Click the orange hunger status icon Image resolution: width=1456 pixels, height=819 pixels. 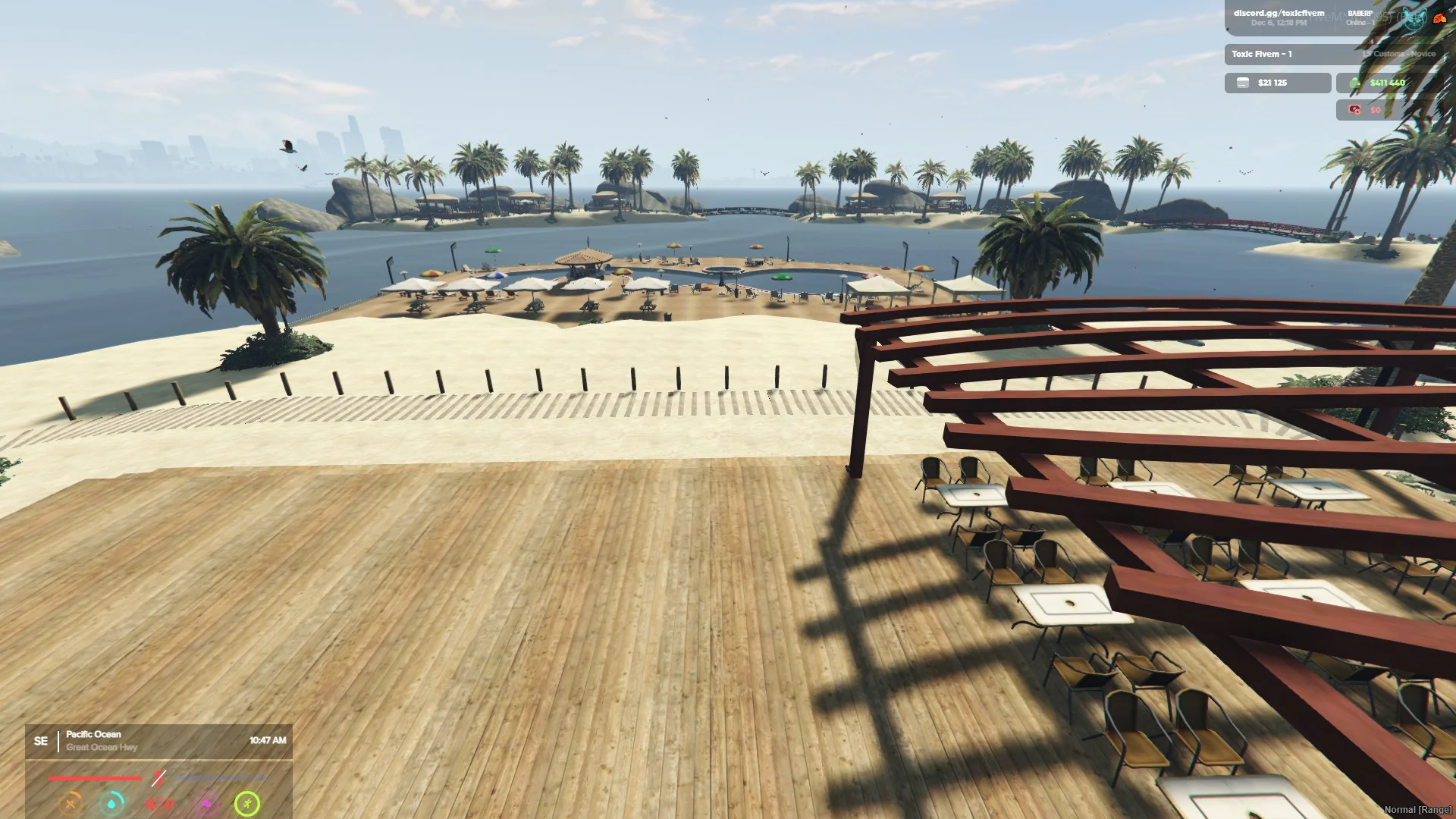click(x=72, y=803)
